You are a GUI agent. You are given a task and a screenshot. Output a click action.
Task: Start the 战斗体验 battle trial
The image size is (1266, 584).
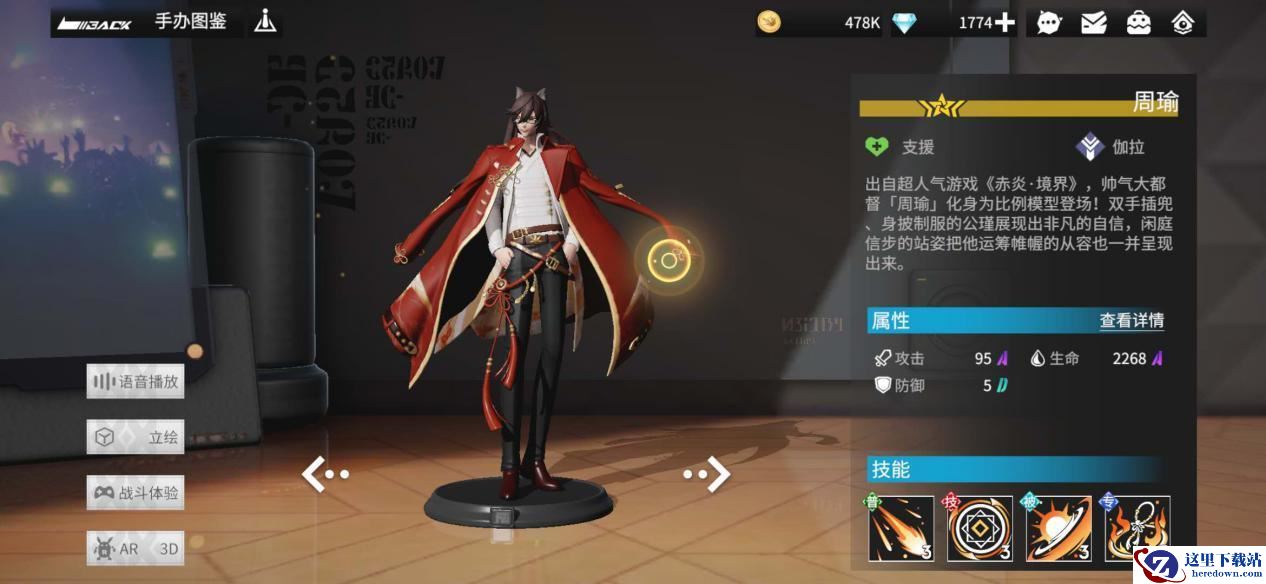pos(136,493)
